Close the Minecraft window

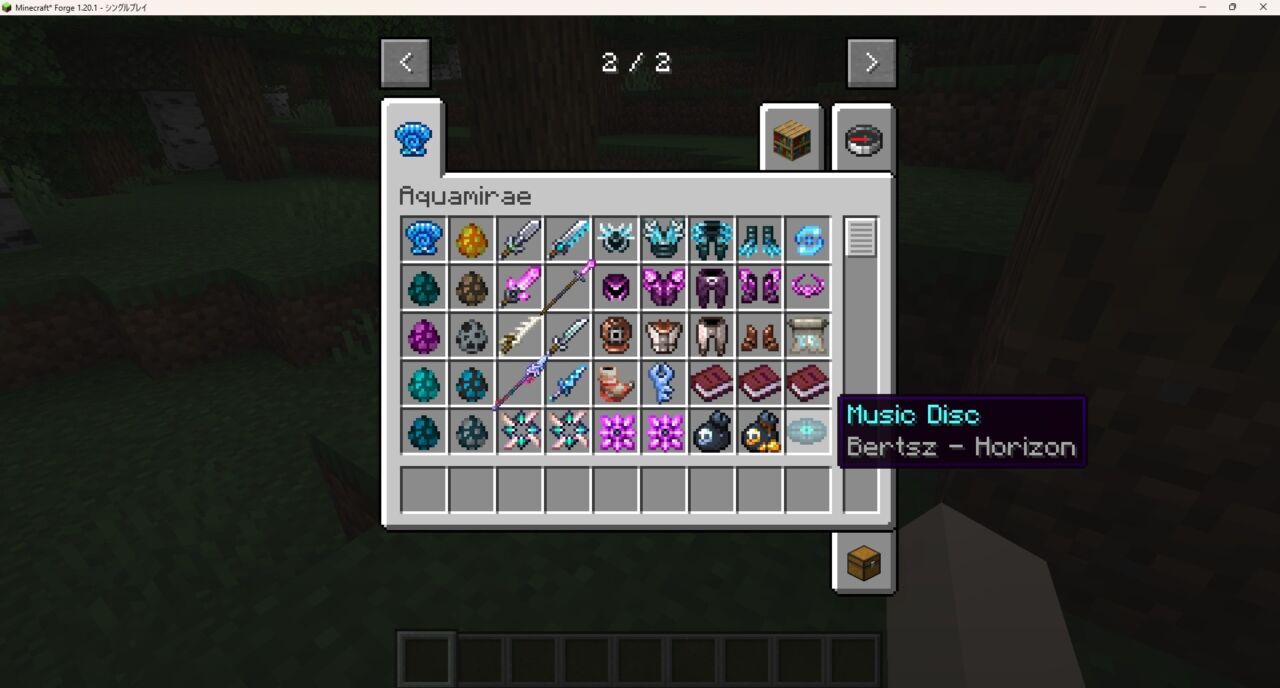click(1263, 7)
